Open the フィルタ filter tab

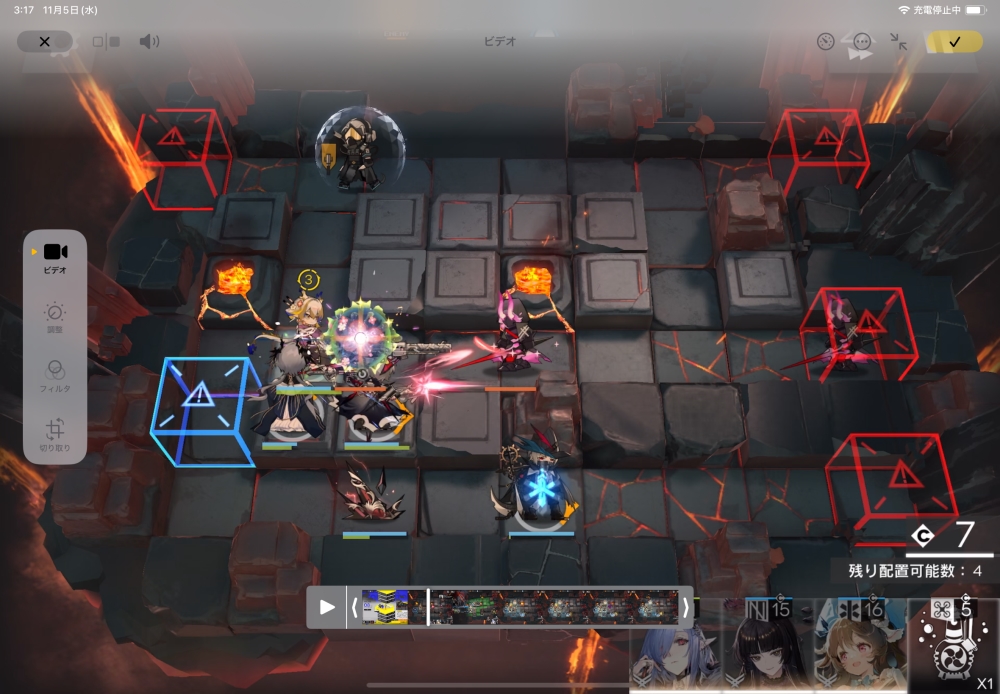click(55, 376)
